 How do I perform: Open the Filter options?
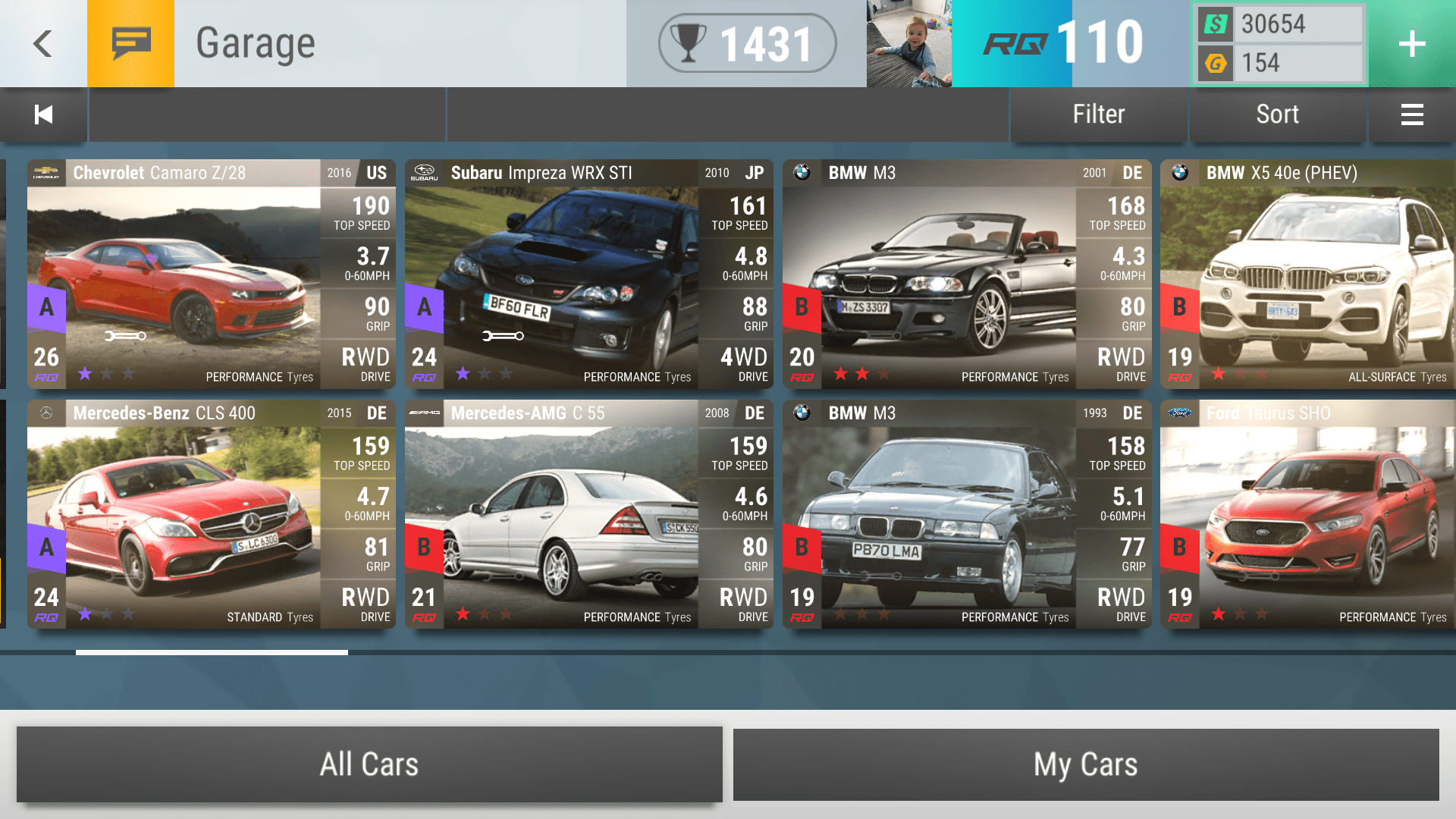[x=1098, y=115]
